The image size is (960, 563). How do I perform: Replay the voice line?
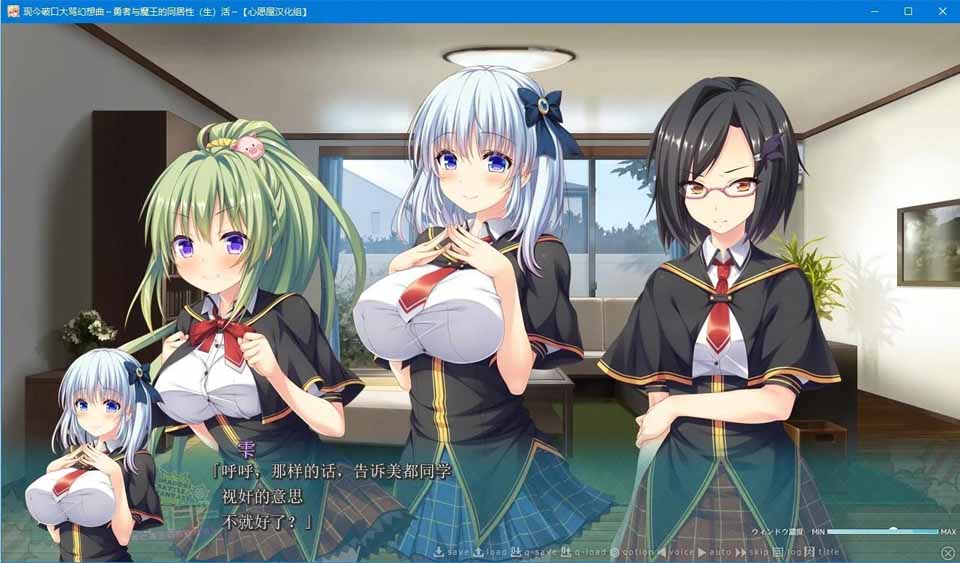676,552
